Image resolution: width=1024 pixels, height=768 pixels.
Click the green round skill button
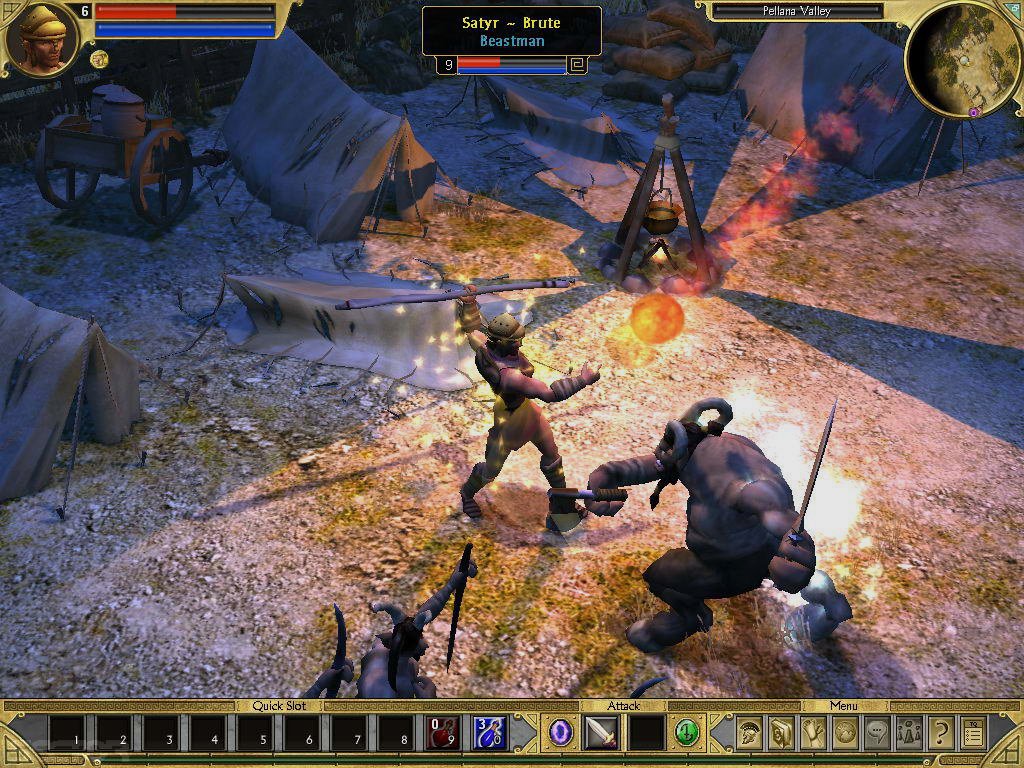coord(686,733)
